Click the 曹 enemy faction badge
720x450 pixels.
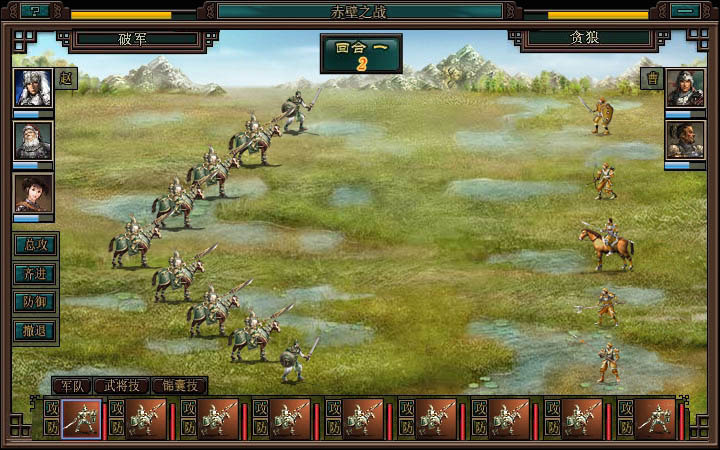(x=652, y=79)
